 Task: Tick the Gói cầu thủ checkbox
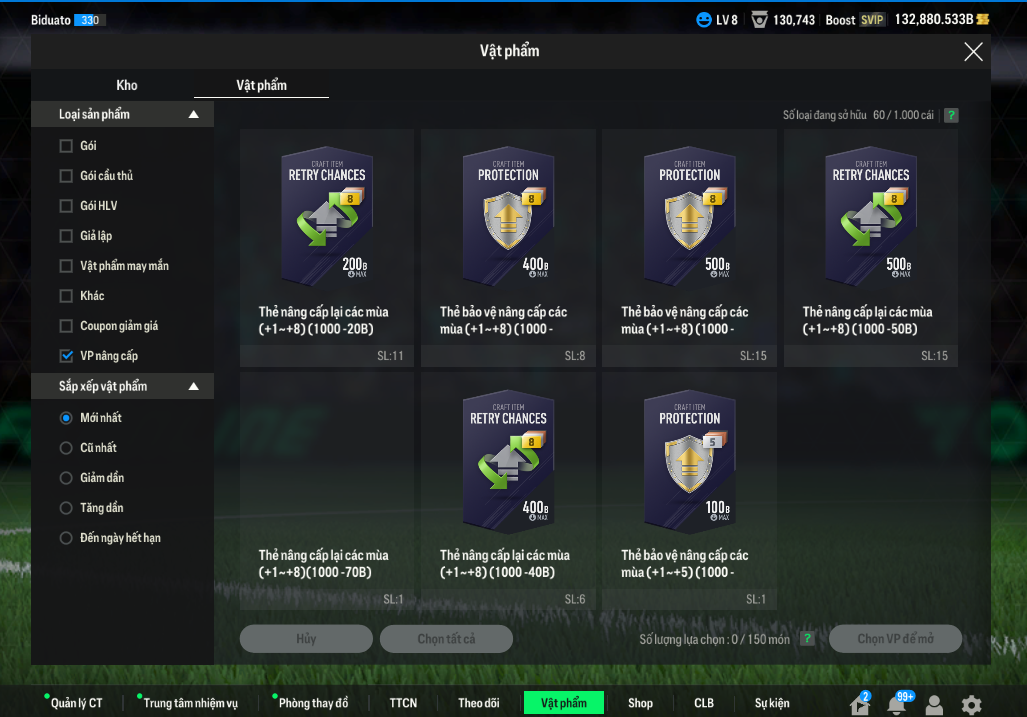point(67,176)
